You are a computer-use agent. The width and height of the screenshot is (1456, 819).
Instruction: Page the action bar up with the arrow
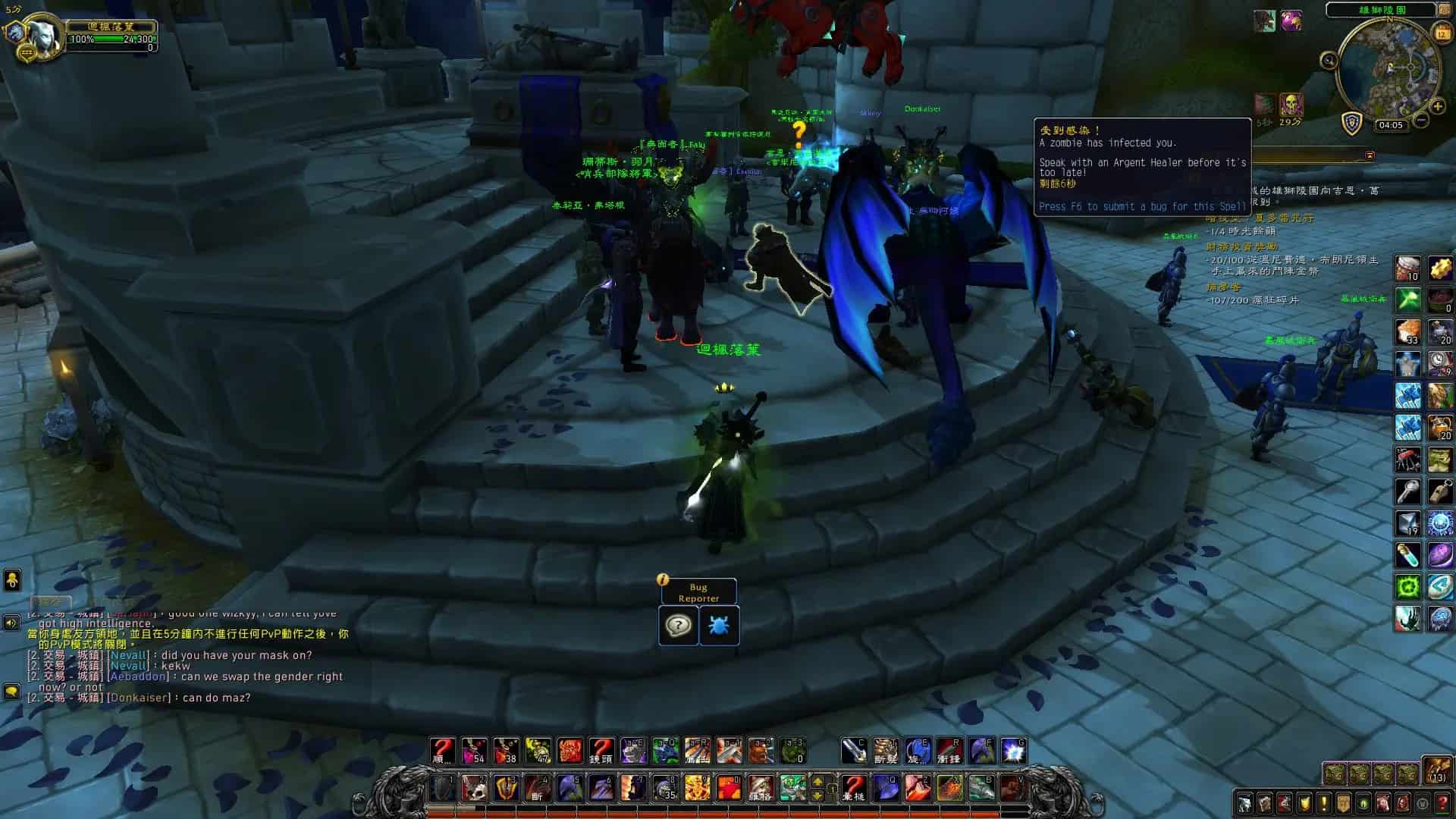[x=818, y=782]
